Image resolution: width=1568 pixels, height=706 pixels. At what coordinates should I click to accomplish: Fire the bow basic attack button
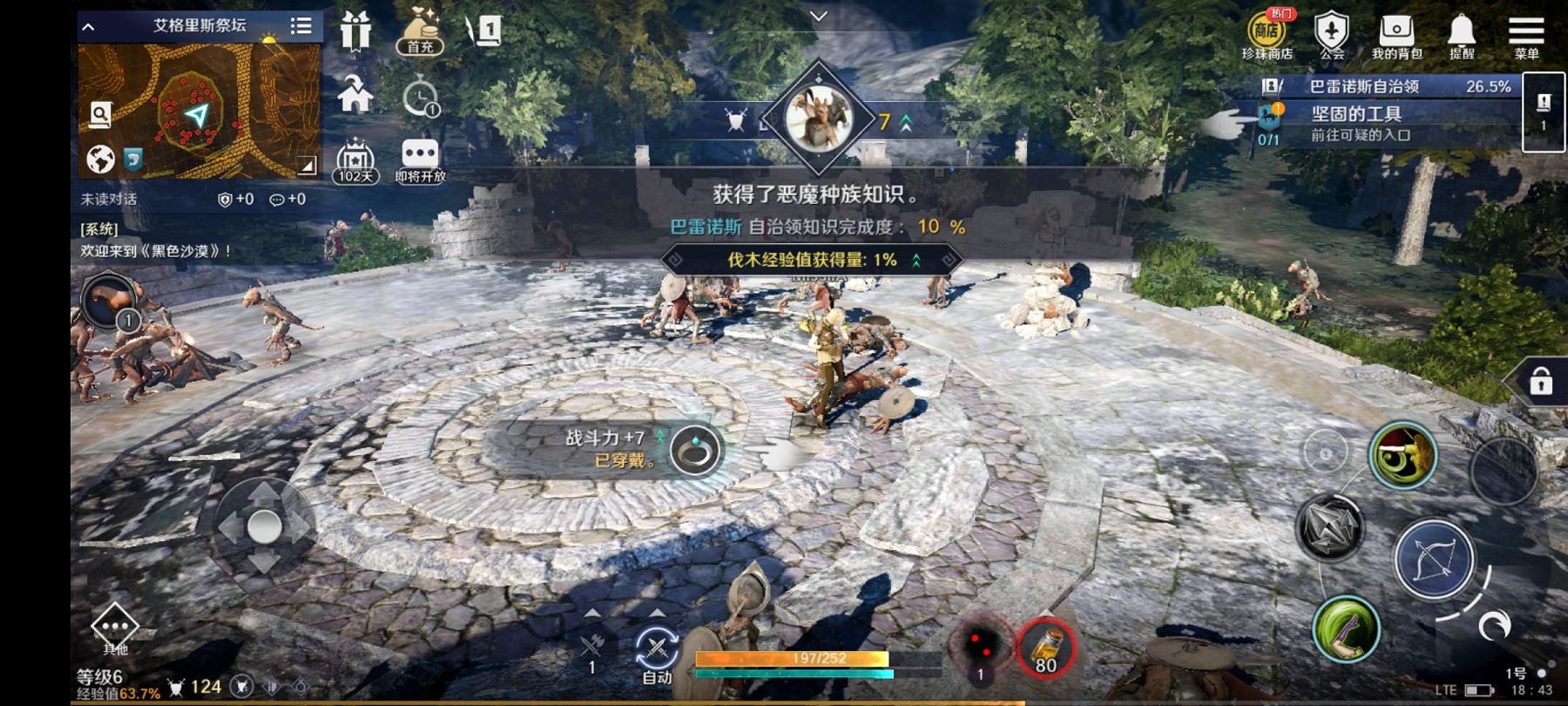coord(1433,560)
